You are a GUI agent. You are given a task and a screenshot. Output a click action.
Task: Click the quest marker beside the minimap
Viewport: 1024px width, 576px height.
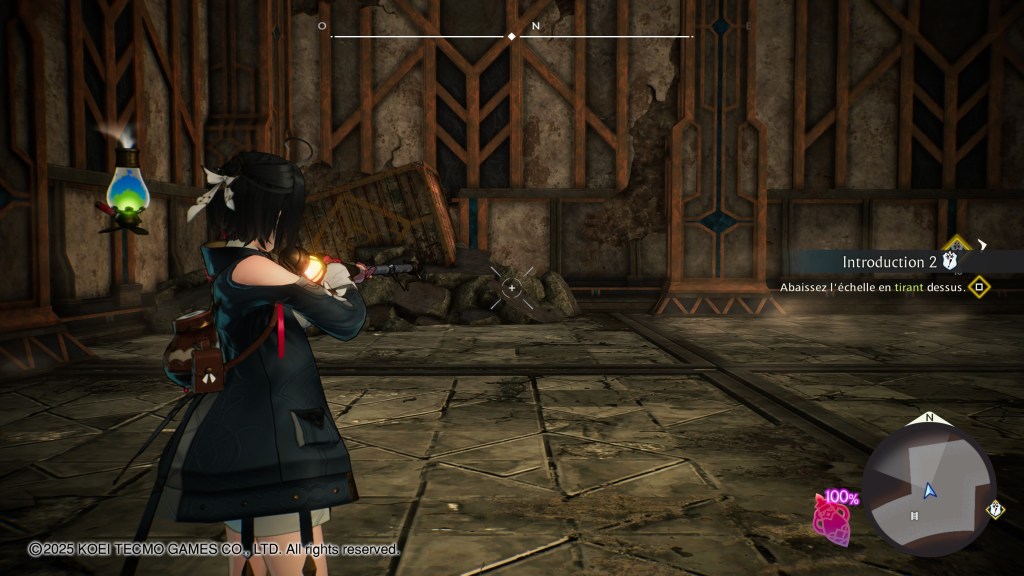coord(995,509)
